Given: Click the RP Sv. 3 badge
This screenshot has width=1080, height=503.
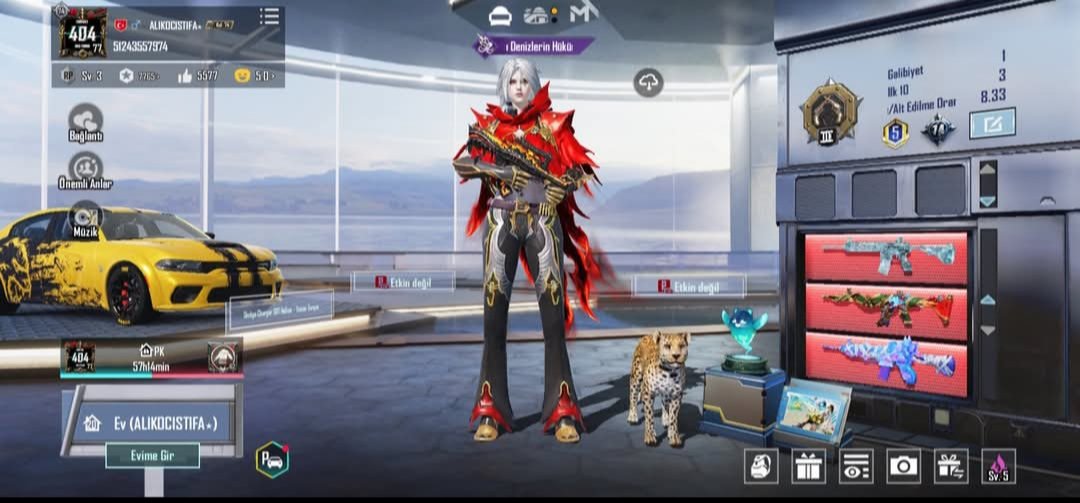Looking at the screenshot, I should coord(80,75).
